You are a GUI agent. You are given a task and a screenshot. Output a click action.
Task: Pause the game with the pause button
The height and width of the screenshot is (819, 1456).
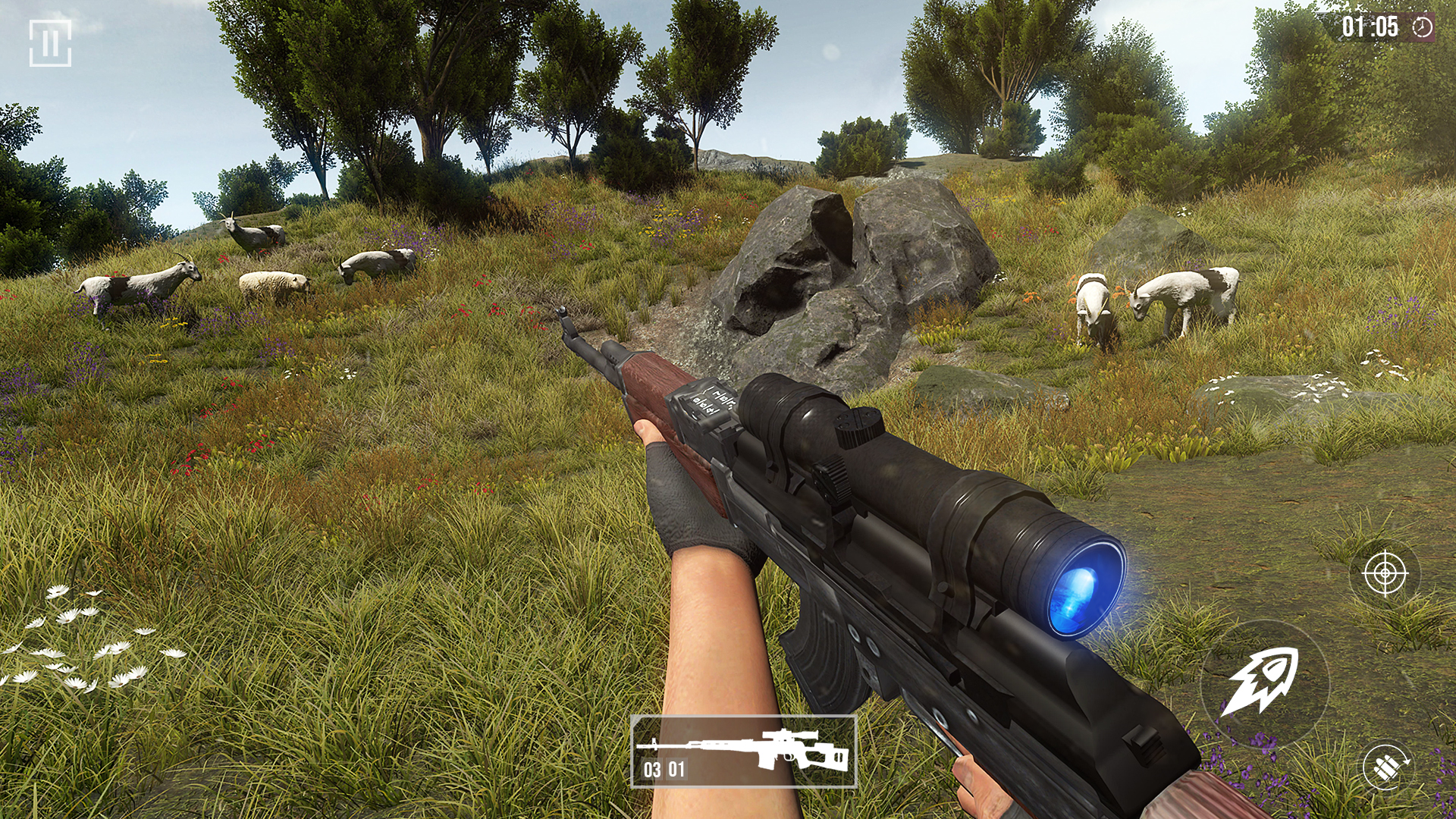click(50, 42)
